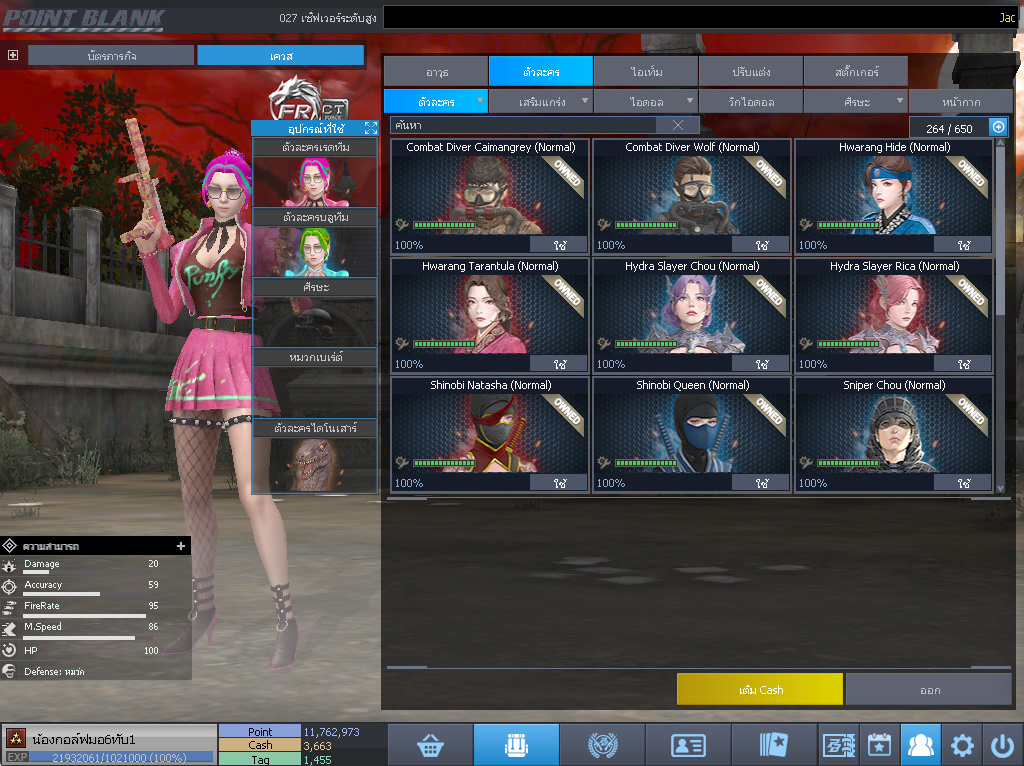
Task: Switch to the อาวุธ weapons tab
Action: click(436, 72)
